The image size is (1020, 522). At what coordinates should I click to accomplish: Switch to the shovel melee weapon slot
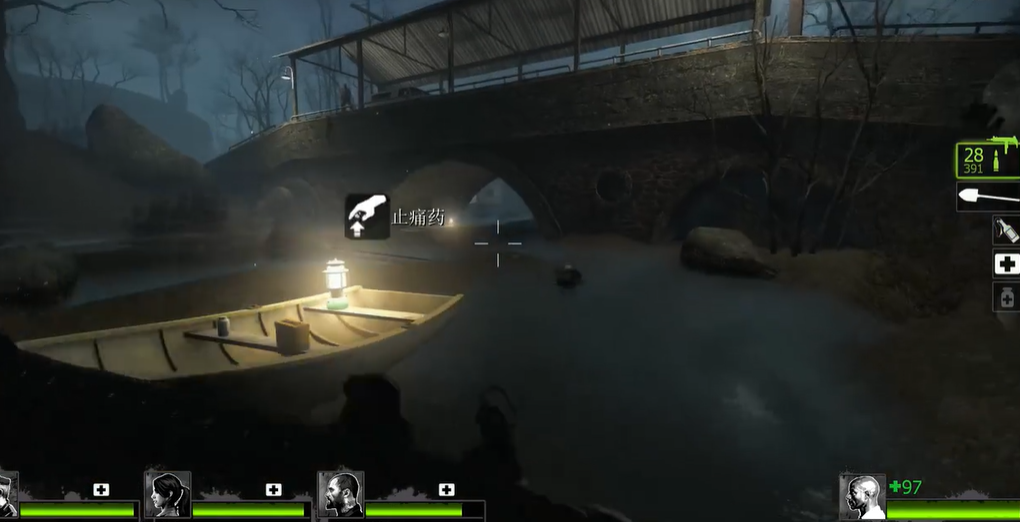click(988, 197)
